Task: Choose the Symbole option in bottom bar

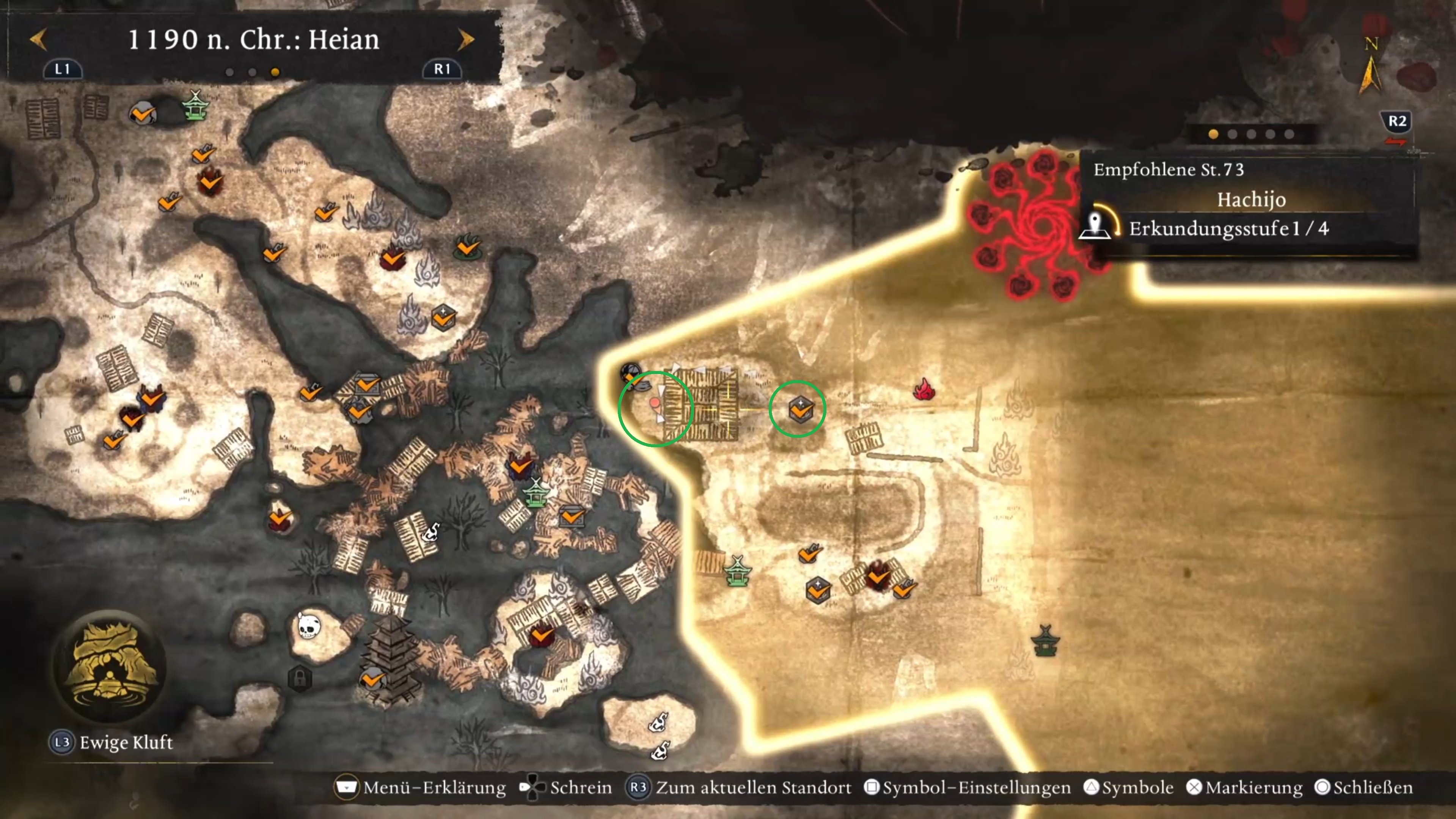Action: pos(1129,788)
